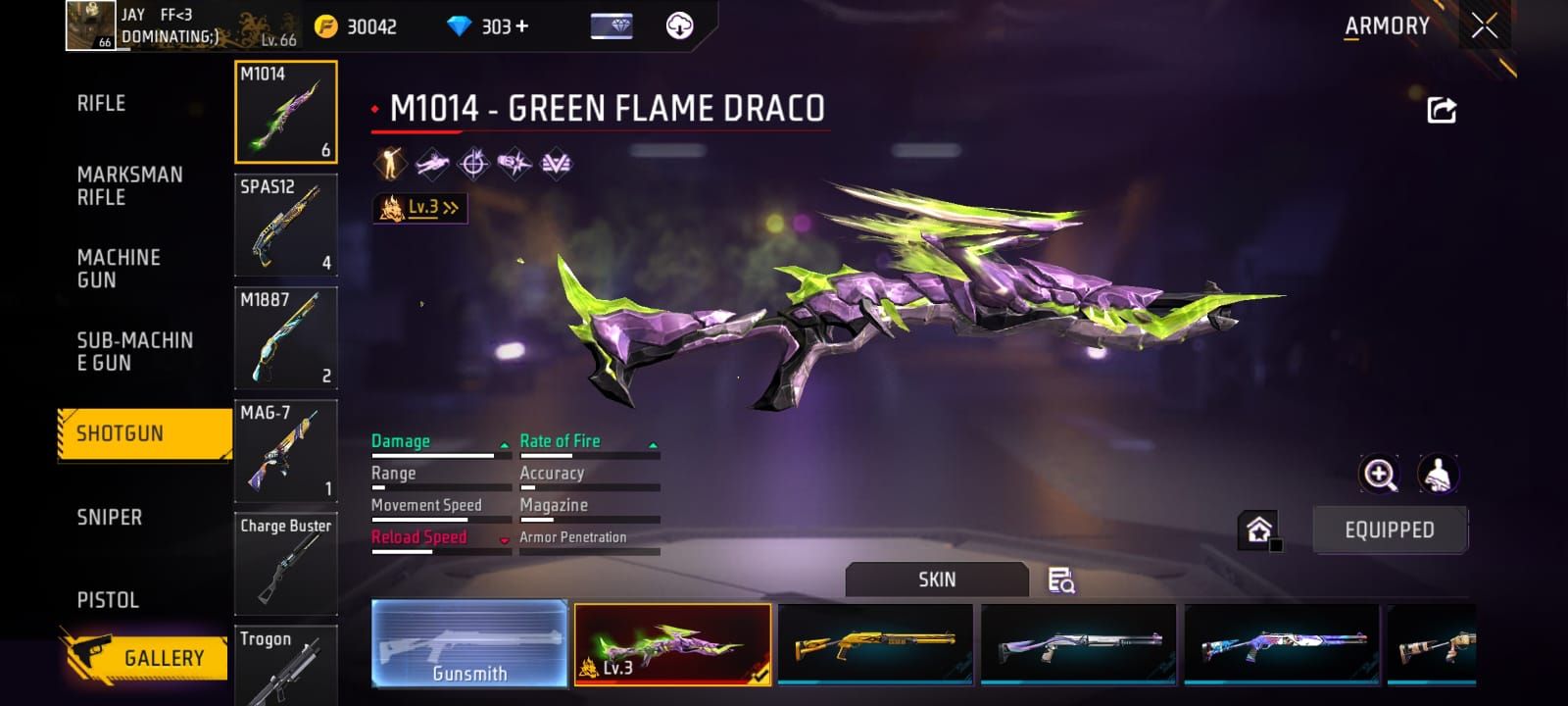Choose the Sniper weapon category
Viewport: 1568px width, 706px height.
(110, 517)
